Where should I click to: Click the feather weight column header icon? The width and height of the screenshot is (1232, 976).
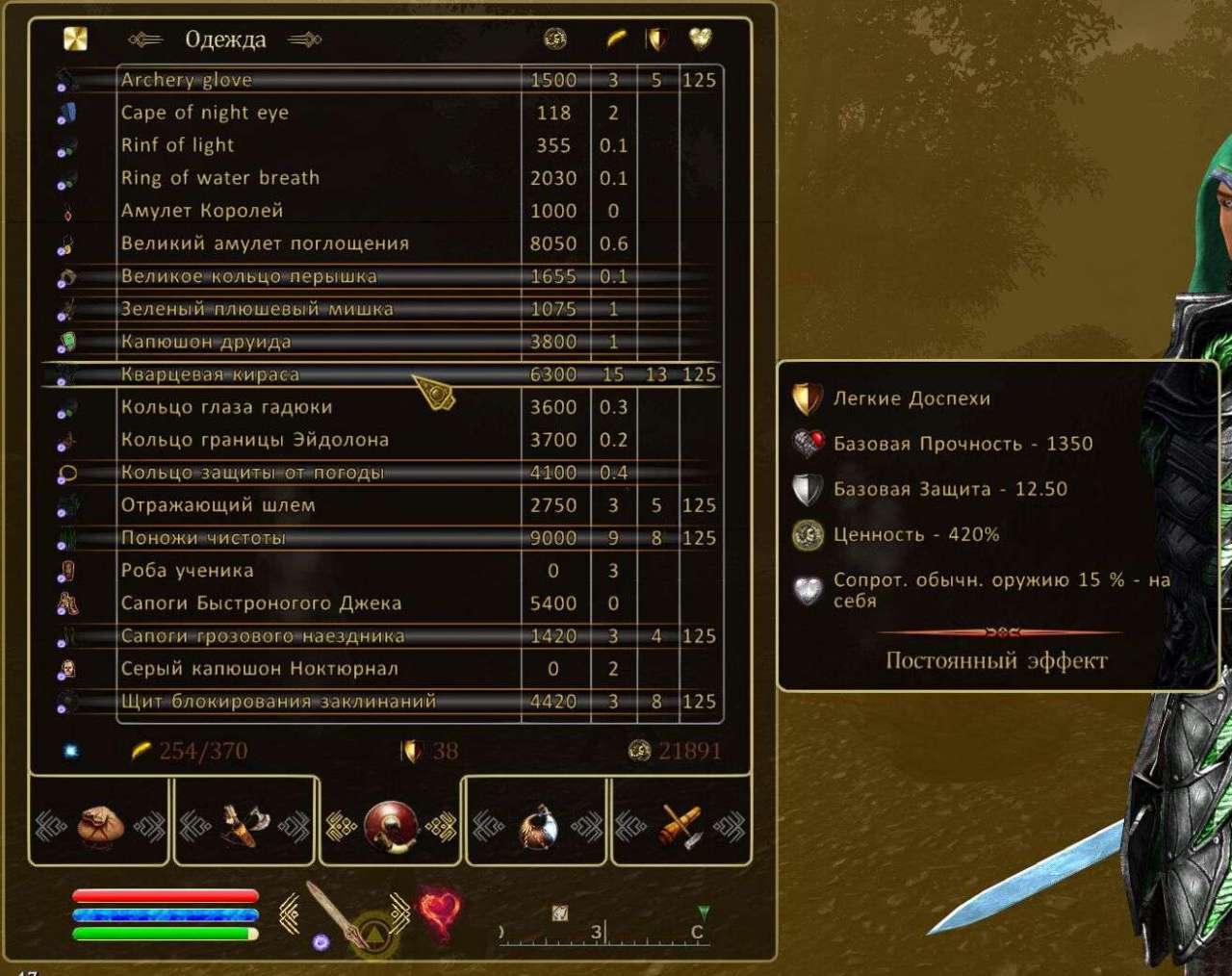click(x=619, y=39)
